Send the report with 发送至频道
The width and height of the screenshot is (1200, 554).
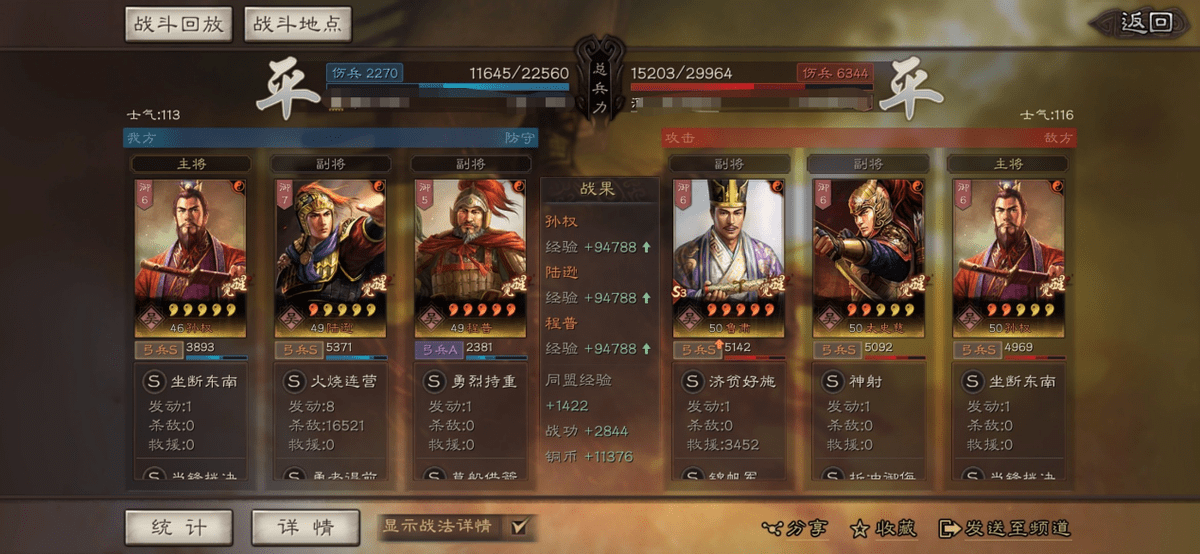coord(1005,528)
